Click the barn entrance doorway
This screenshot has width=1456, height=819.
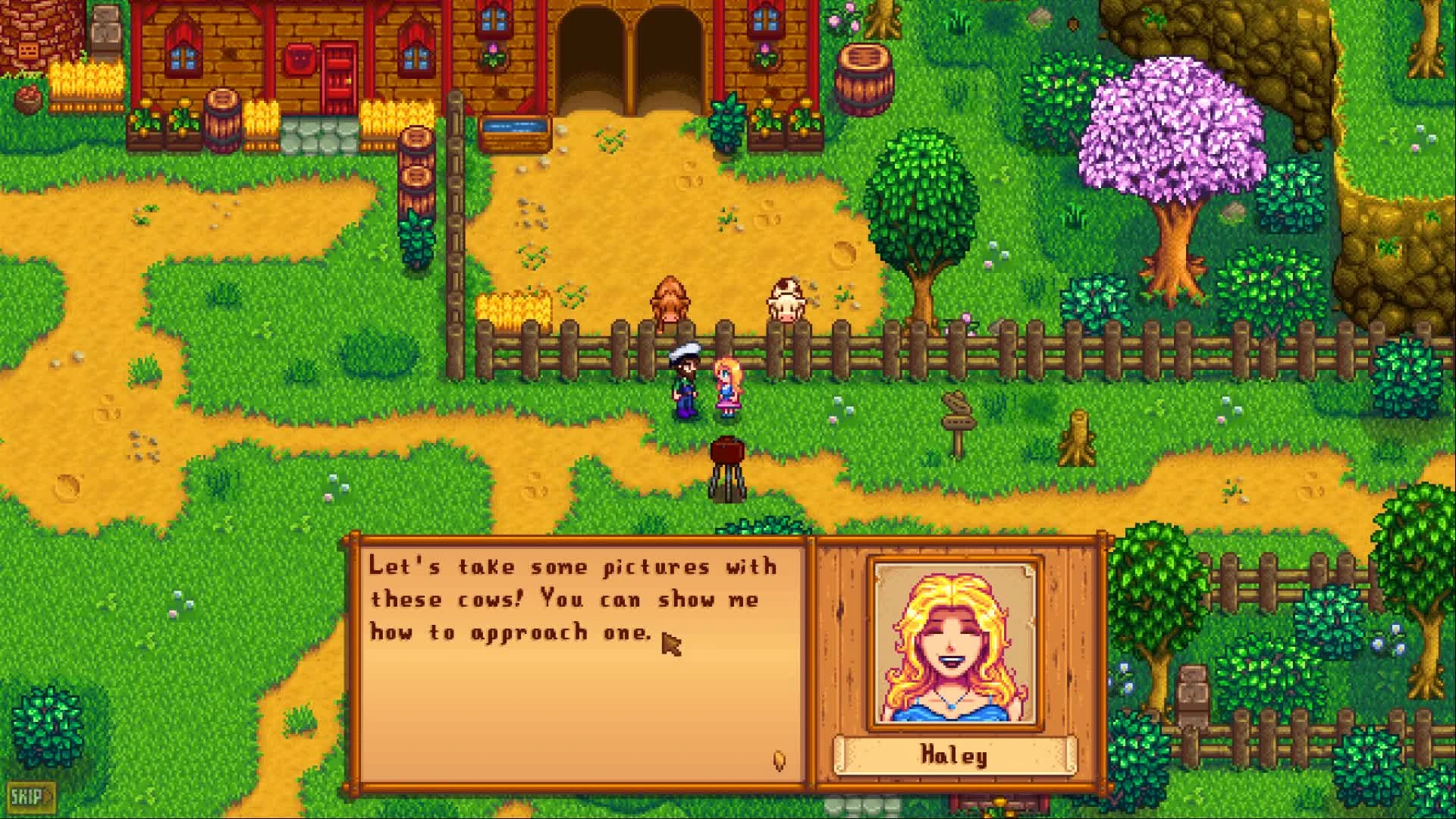pyautogui.click(x=629, y=53)
